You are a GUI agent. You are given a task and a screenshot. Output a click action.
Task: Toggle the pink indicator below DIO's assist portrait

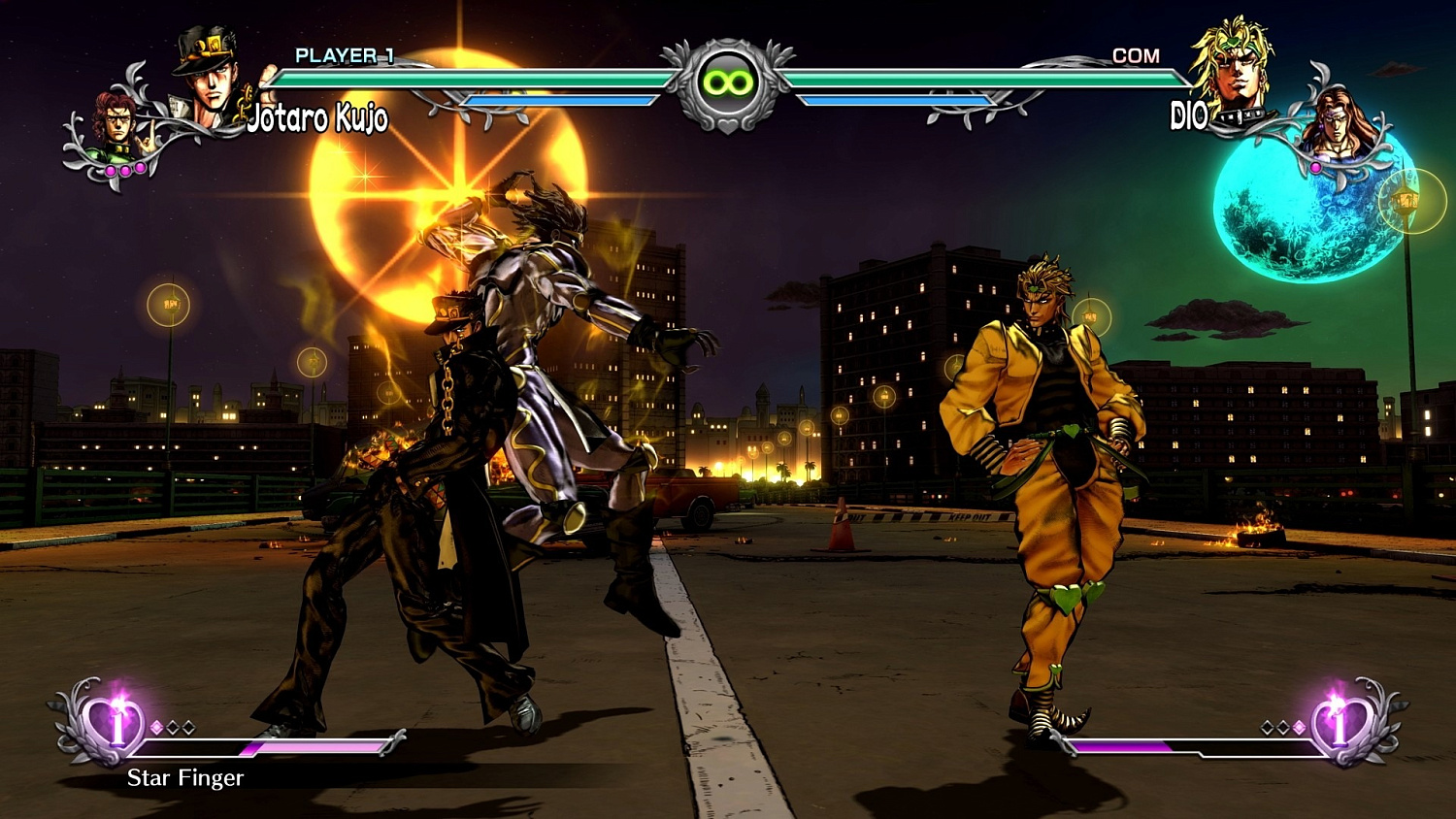coord(1316,170)
